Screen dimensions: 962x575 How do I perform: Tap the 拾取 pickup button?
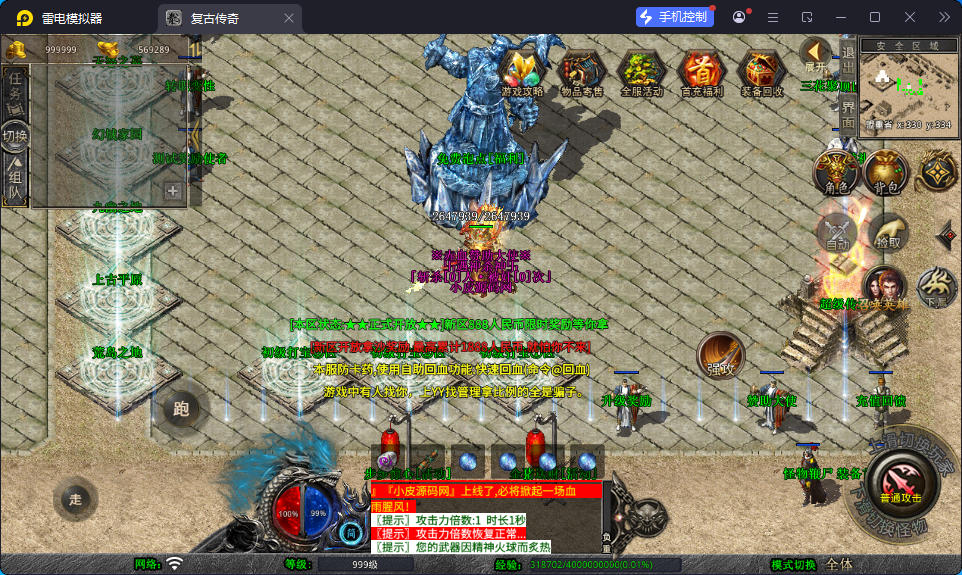[888, 232]
